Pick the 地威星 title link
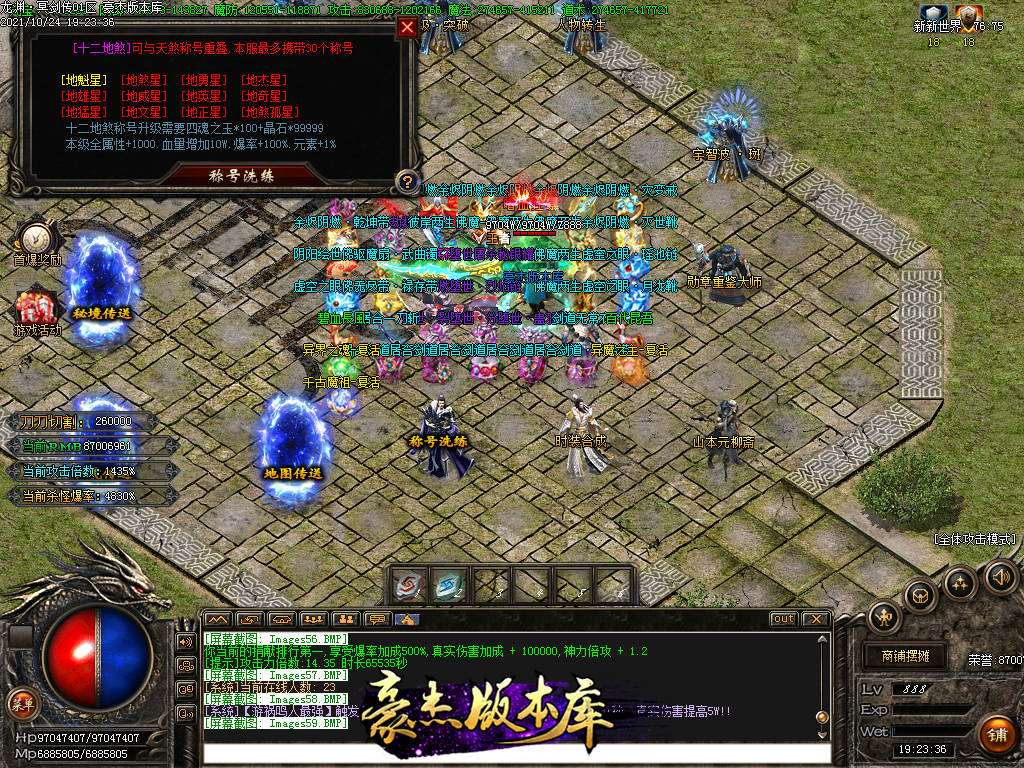The image size is (1024, 768). pyautogui.click(x=144, y=96)
